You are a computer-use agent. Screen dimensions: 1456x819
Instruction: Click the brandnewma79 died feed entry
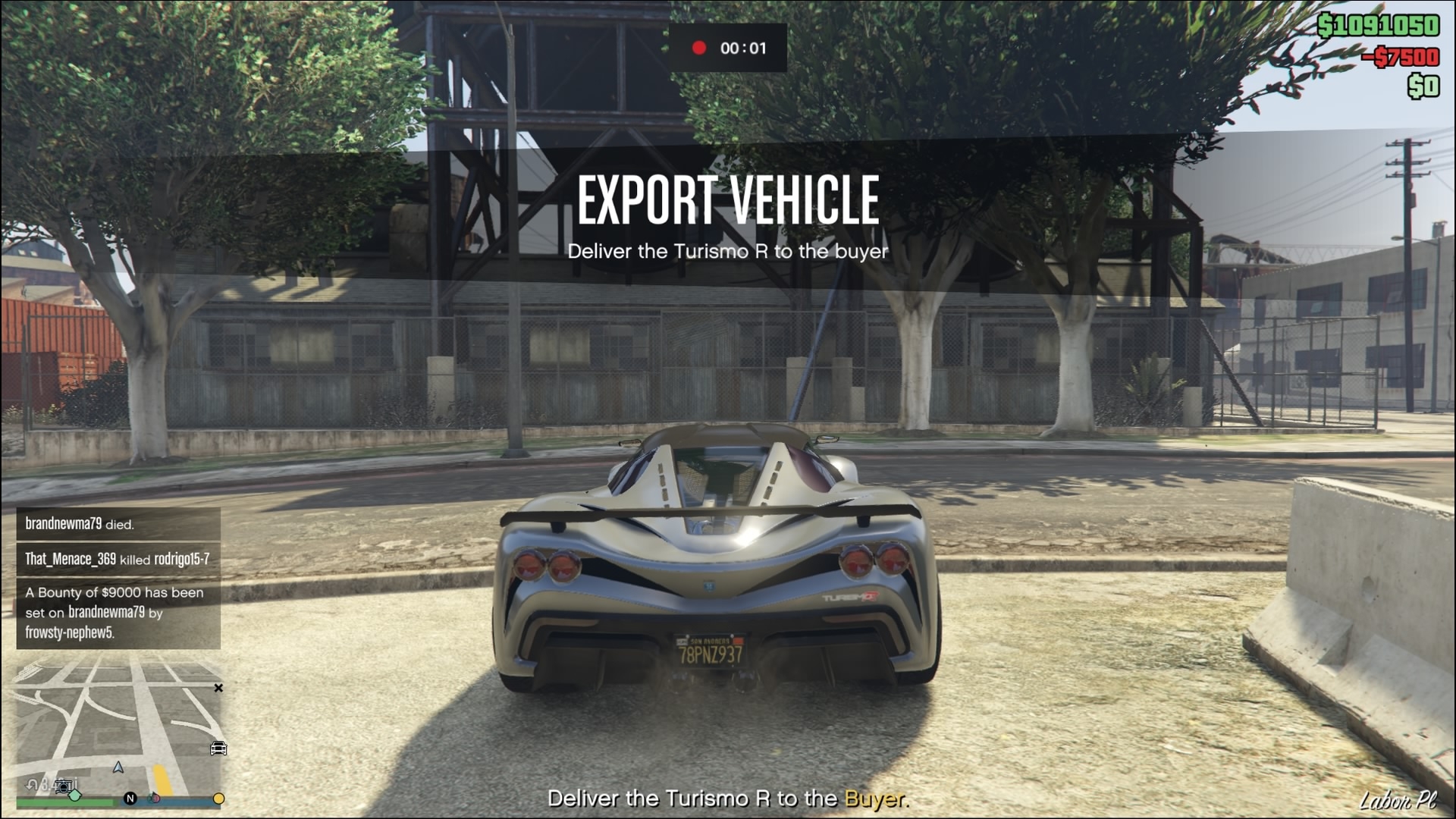[118, 524]
